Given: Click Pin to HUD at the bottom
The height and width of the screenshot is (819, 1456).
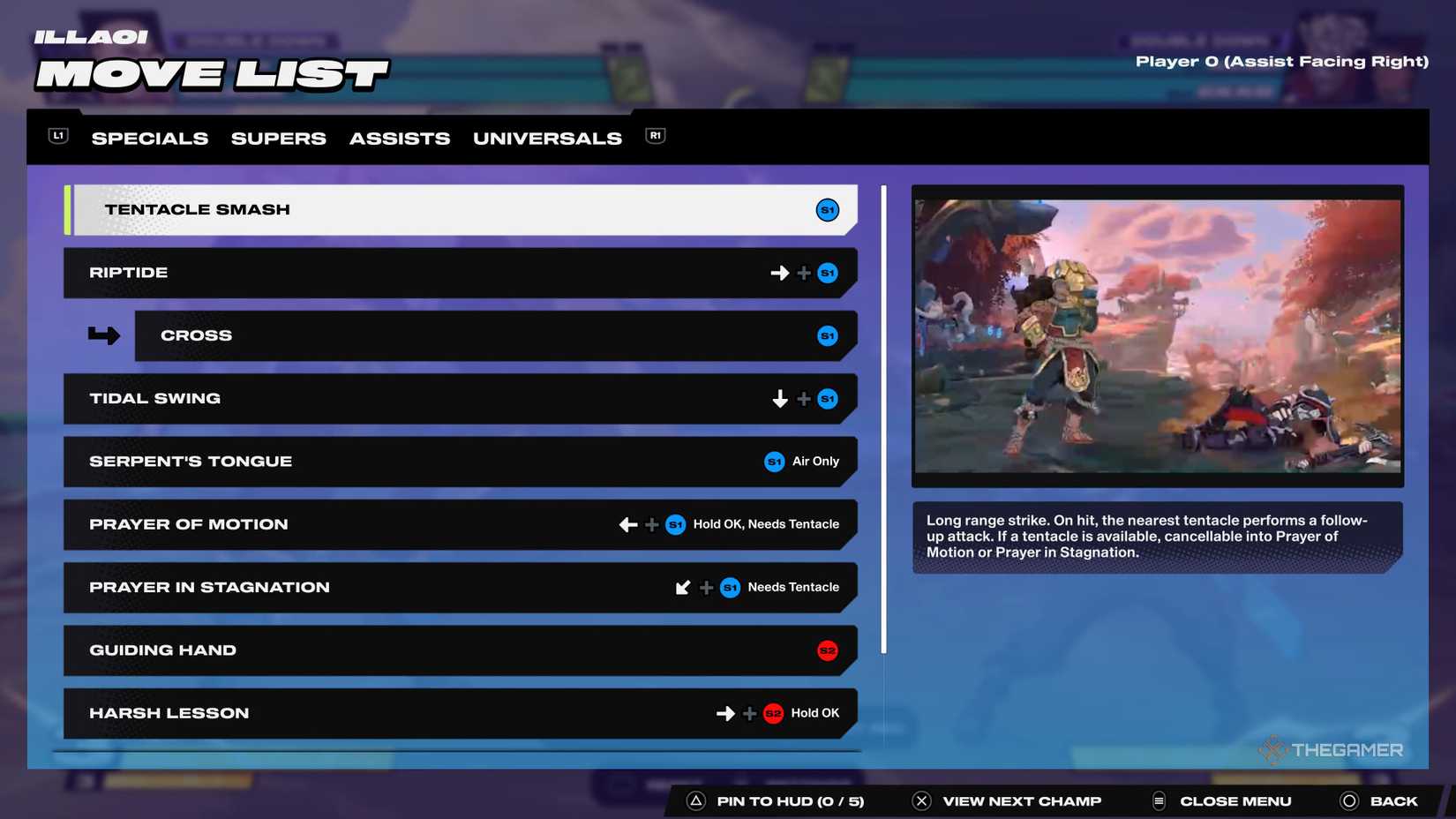Looking at the screenshot, I should point(790,800).
